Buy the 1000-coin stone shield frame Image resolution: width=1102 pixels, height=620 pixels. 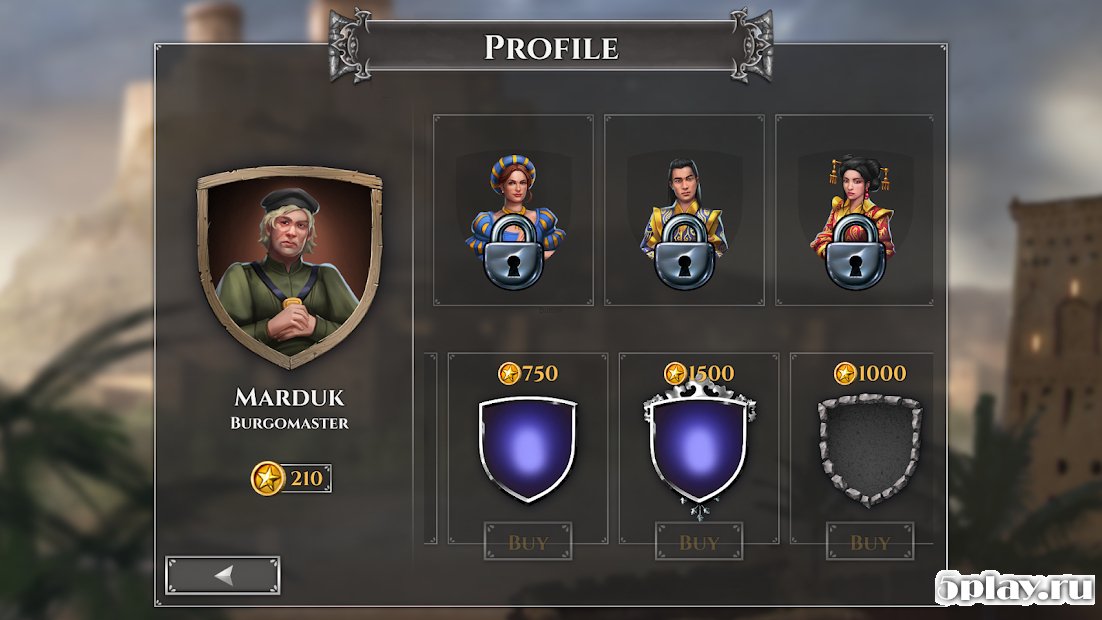pos(870,542)
